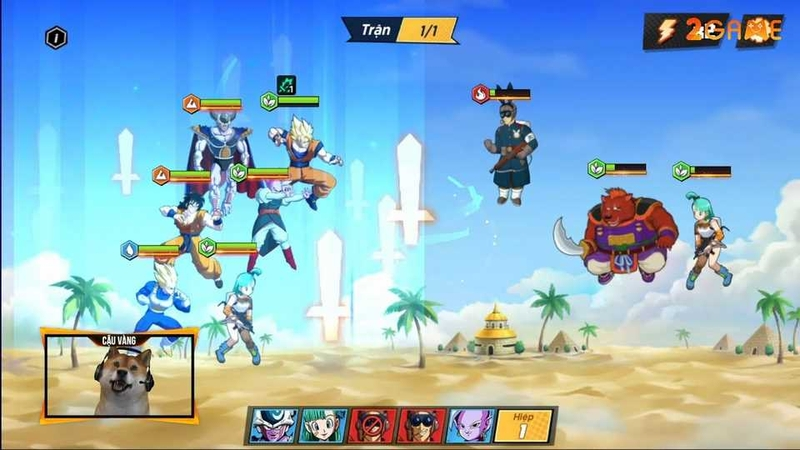Select the red portrait with prohibition sign

(x=370, y=426)
